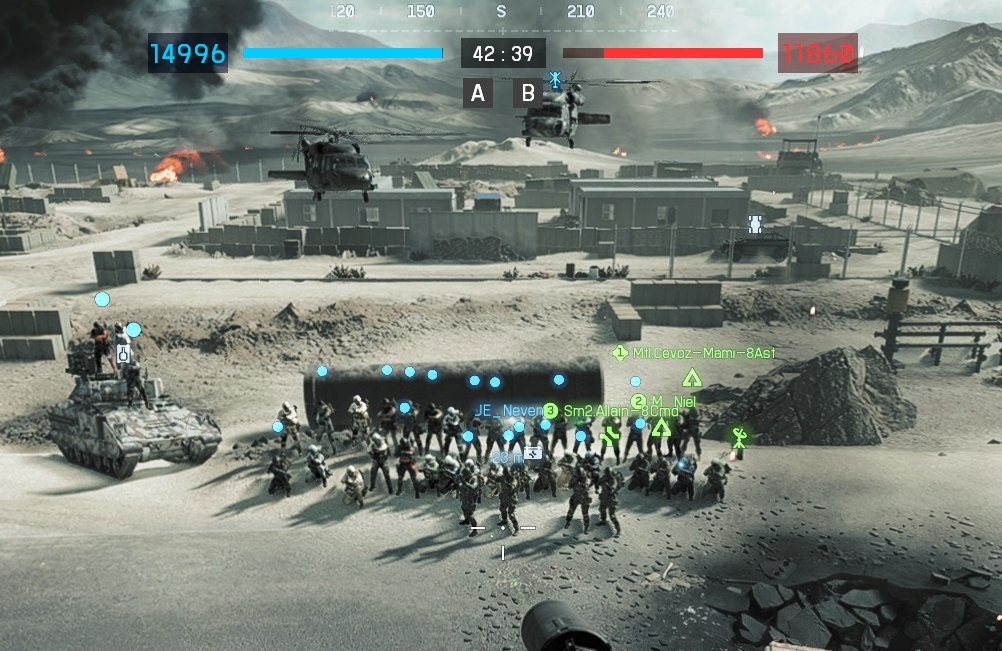Click the friendly tank marker icon

point(755,223)
